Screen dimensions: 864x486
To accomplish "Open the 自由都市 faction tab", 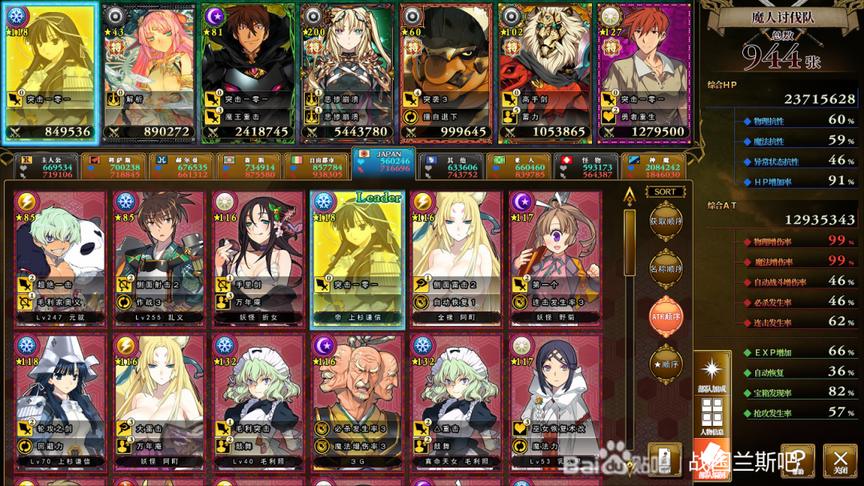I will 318,166.
